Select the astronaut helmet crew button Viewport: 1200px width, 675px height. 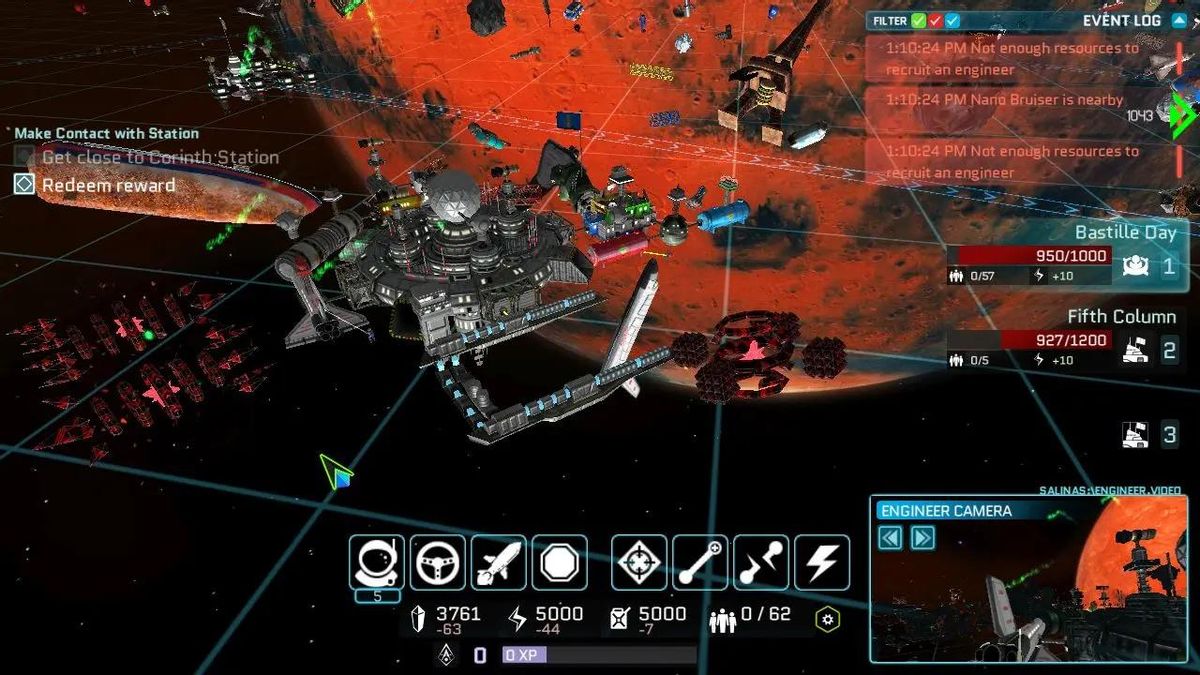(x=377, y=562)
